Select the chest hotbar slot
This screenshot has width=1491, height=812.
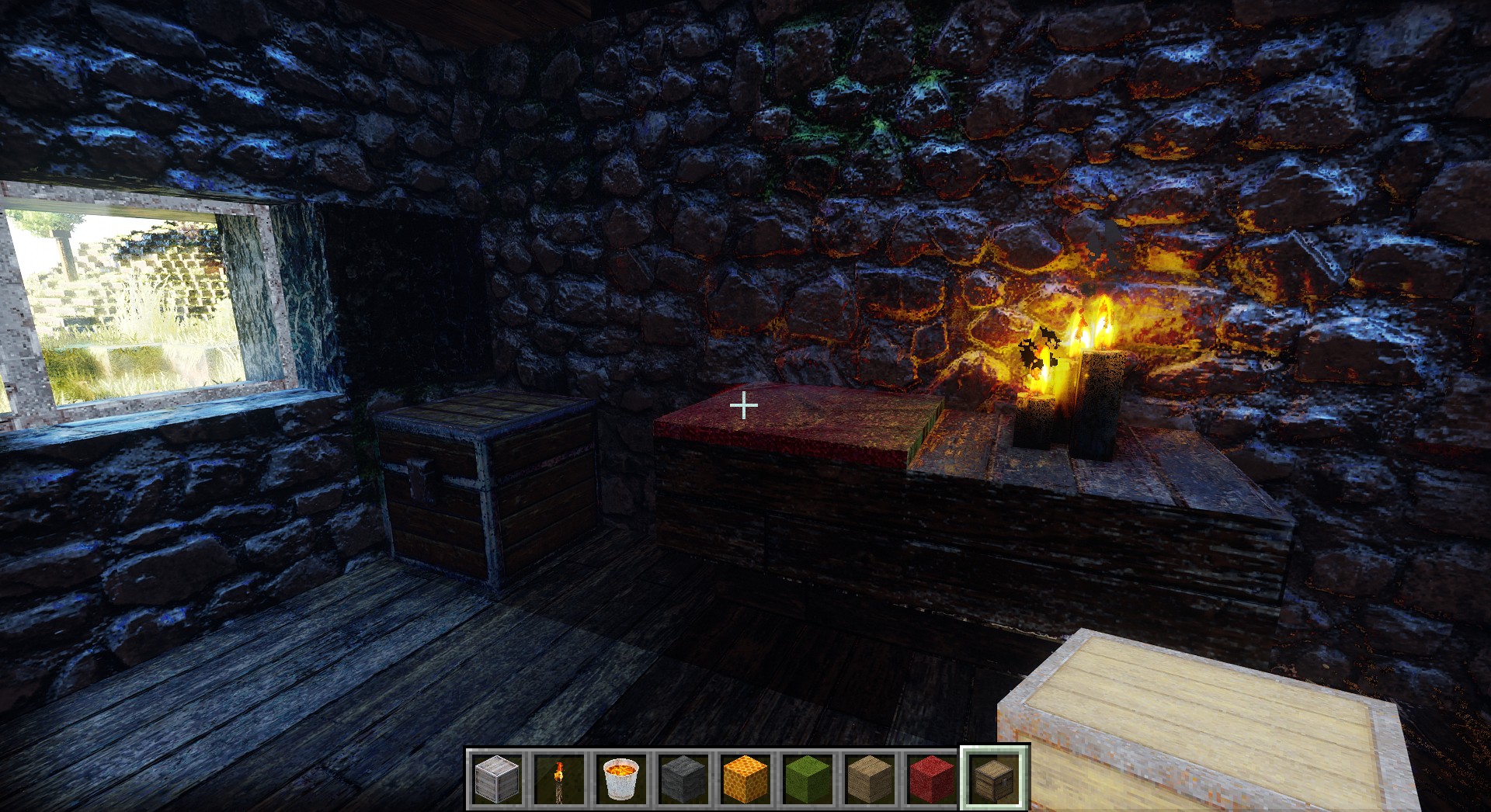coord(994,777)
